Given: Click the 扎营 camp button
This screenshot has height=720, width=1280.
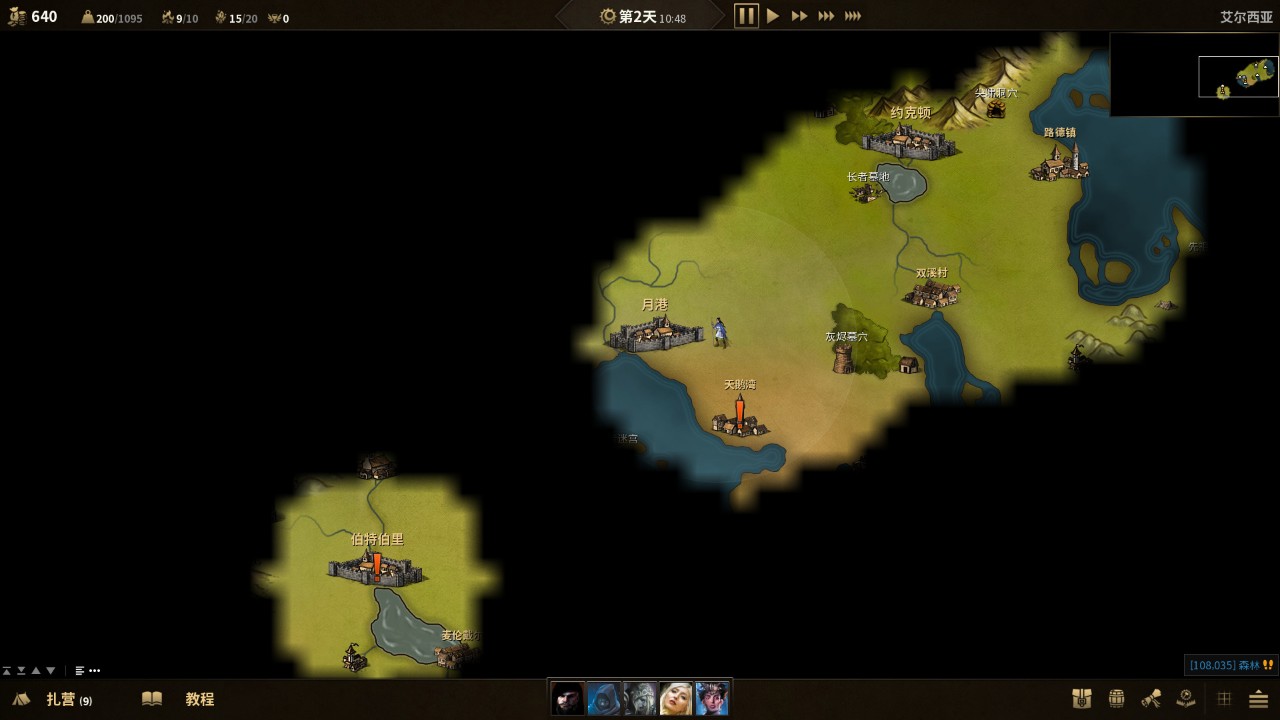Looking at the screenshot, I should point(60,699).
